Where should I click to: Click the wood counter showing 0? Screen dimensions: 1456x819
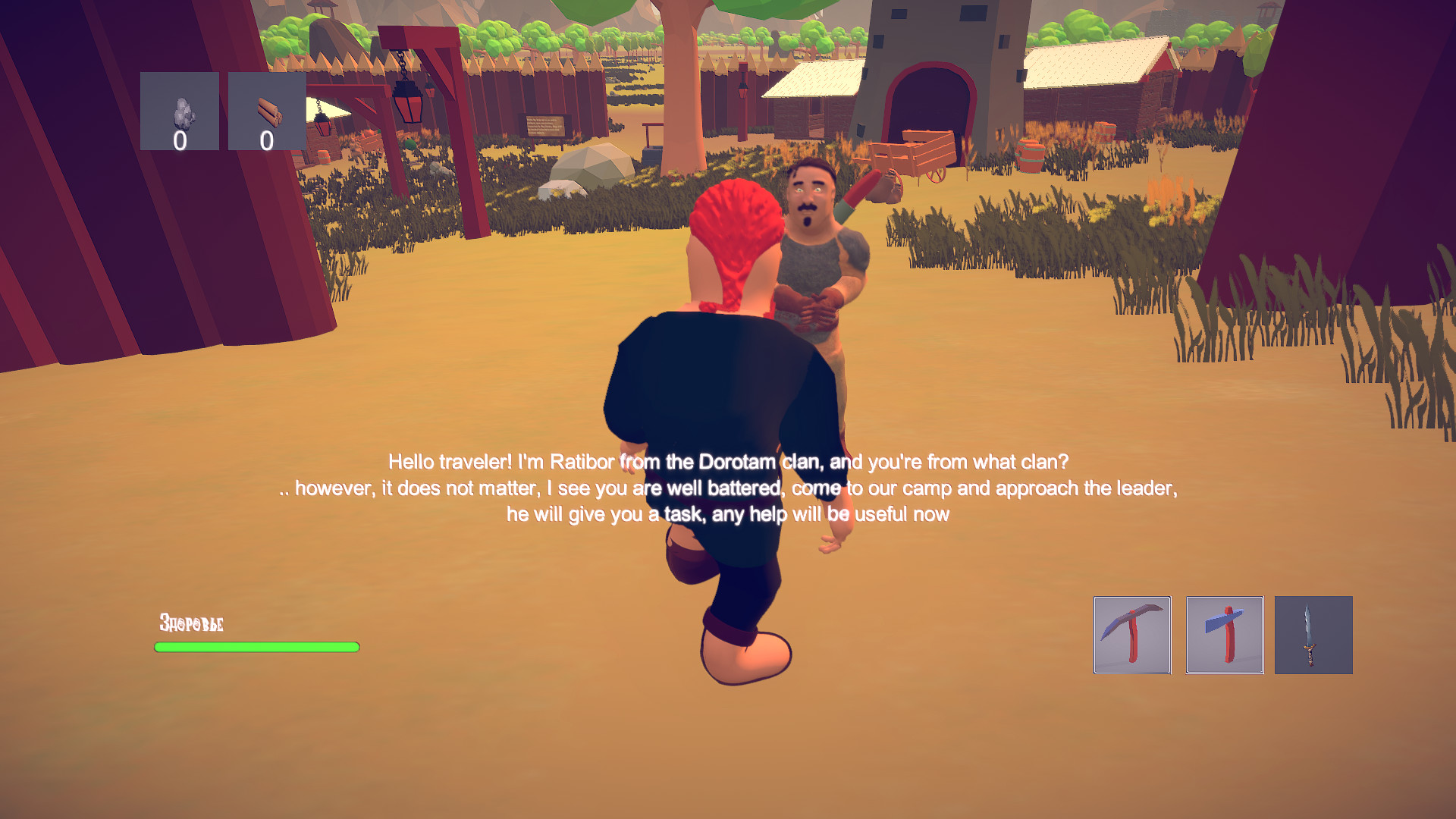[x=265, y=140]
